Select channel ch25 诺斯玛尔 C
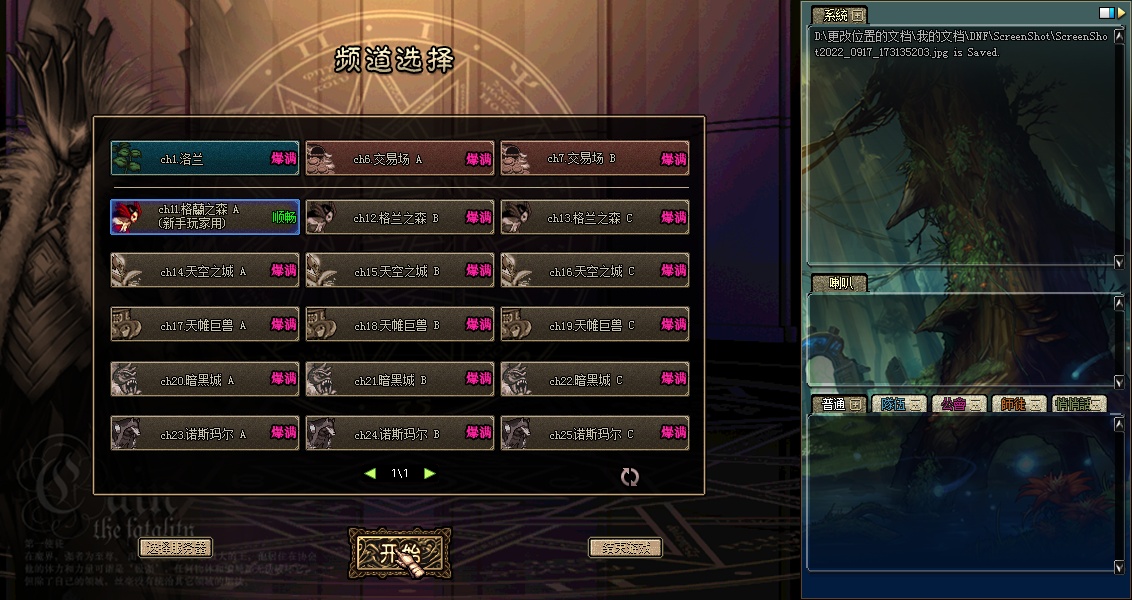This screenshot has width=1132, height=600. coord(594,434)
